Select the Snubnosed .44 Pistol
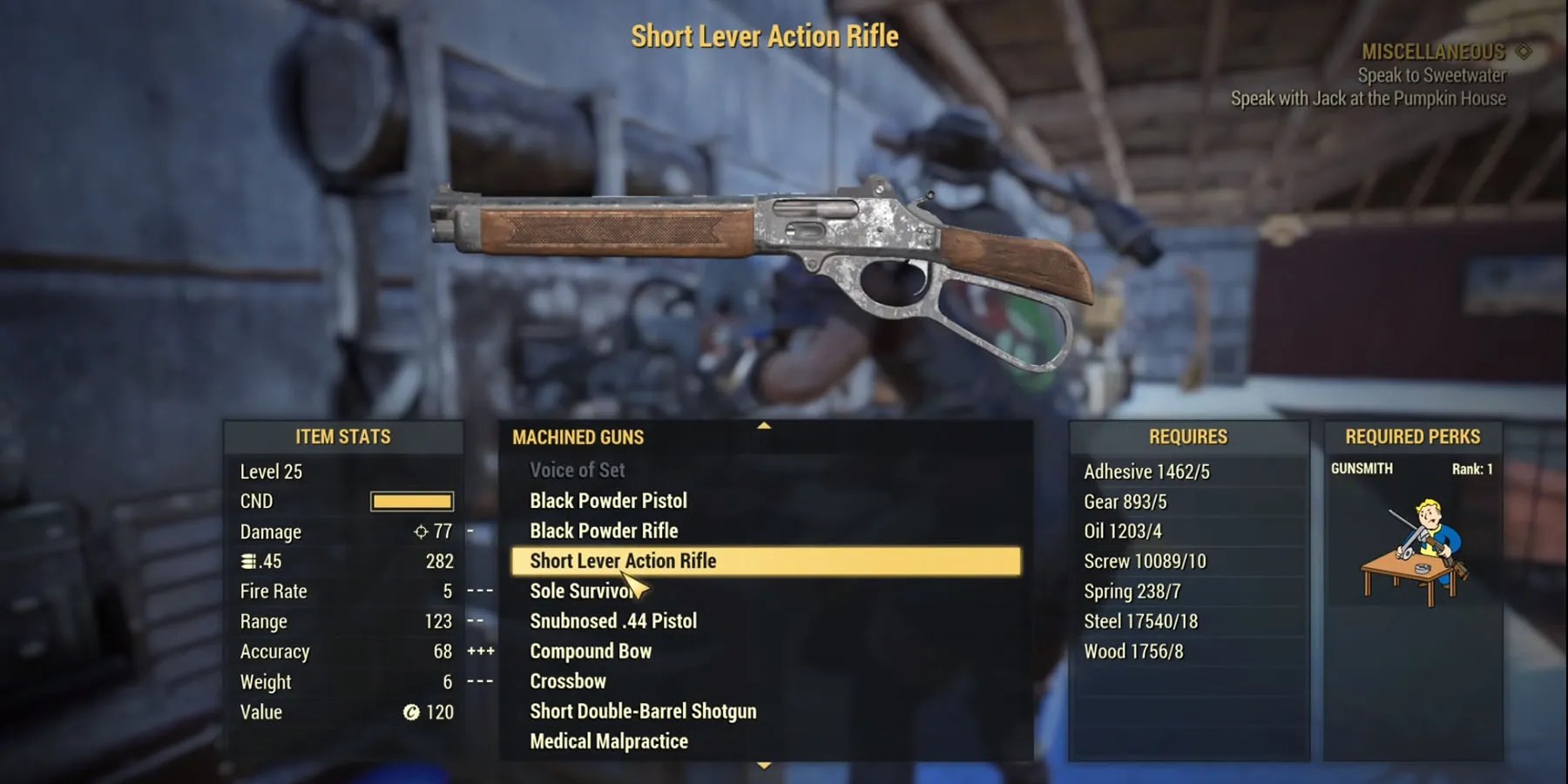 click(x=613, y=621)
